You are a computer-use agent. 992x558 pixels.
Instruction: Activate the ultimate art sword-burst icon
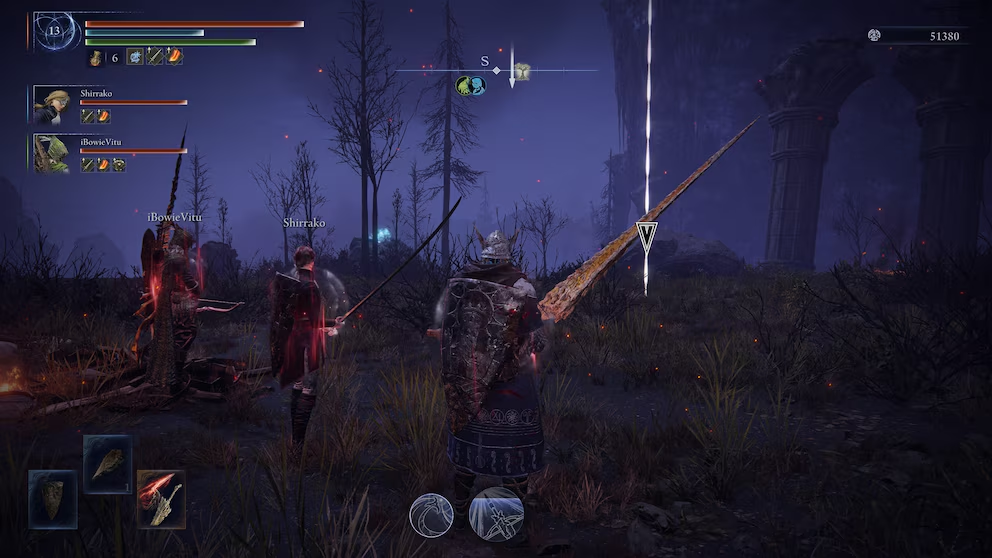click(496, 514)
